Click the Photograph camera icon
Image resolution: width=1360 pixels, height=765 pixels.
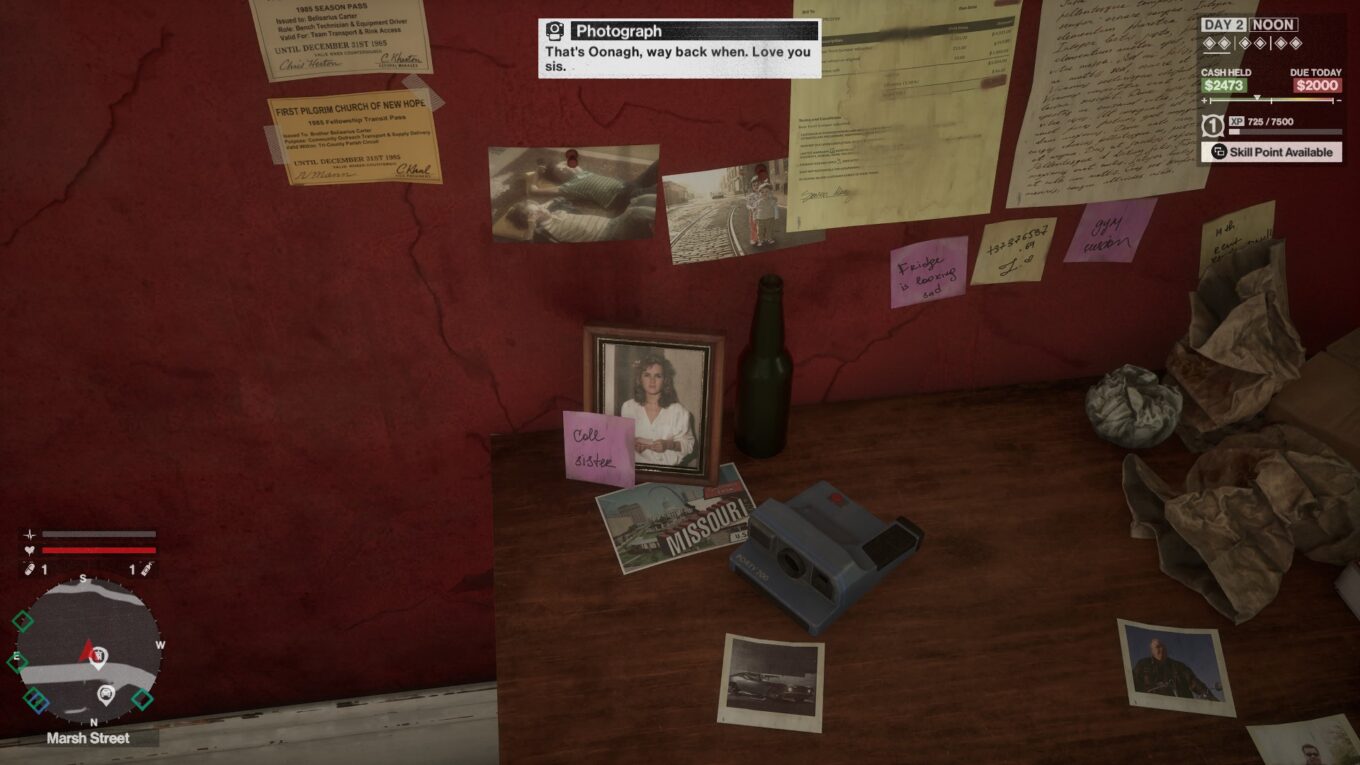coord(555,31)
